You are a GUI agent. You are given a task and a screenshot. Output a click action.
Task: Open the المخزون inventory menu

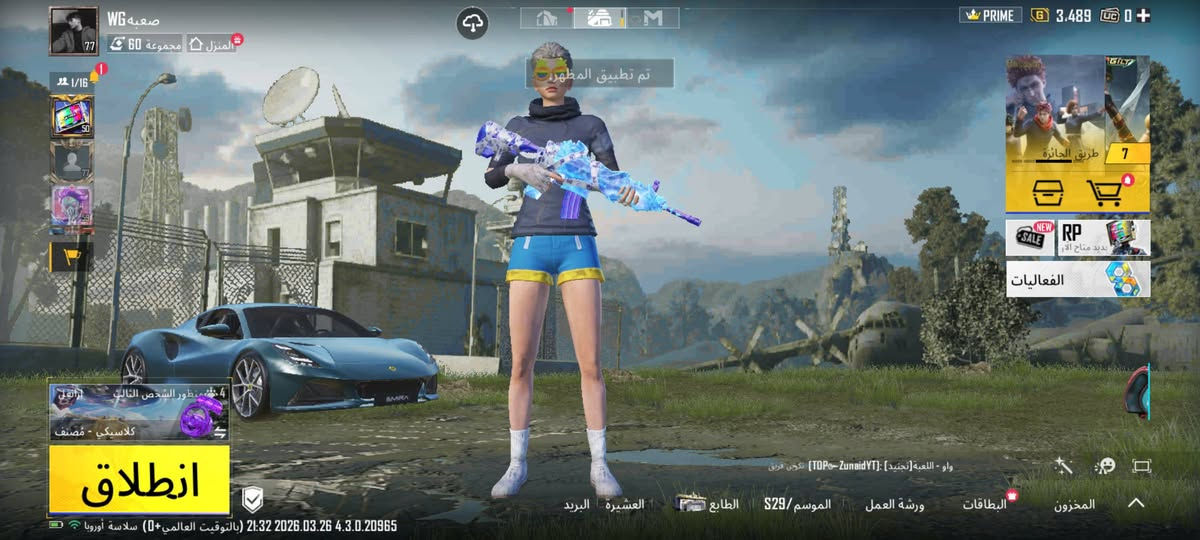pos(1074,505)
